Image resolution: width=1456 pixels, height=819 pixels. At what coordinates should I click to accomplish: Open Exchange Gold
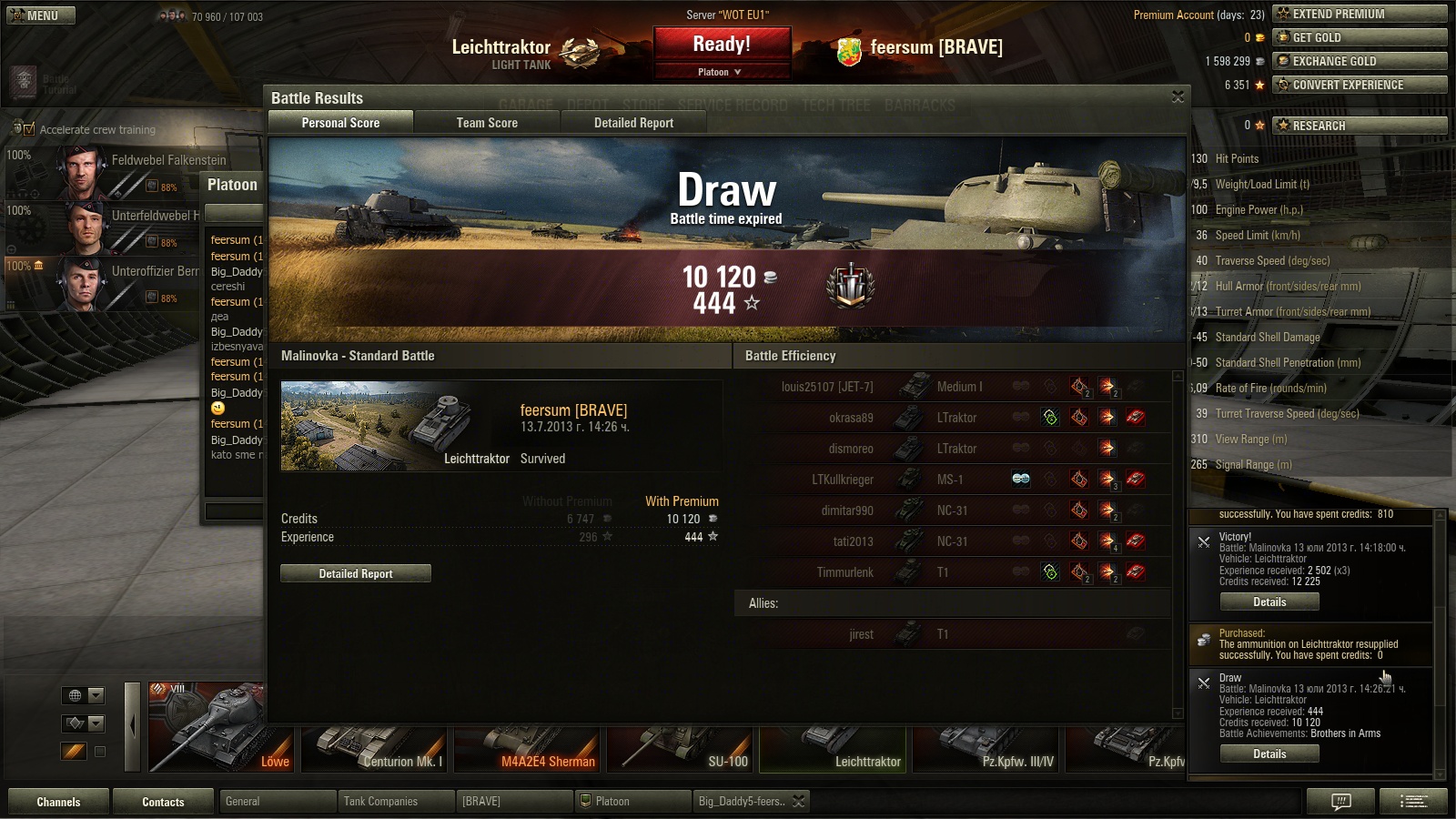tap(1360, 61)
